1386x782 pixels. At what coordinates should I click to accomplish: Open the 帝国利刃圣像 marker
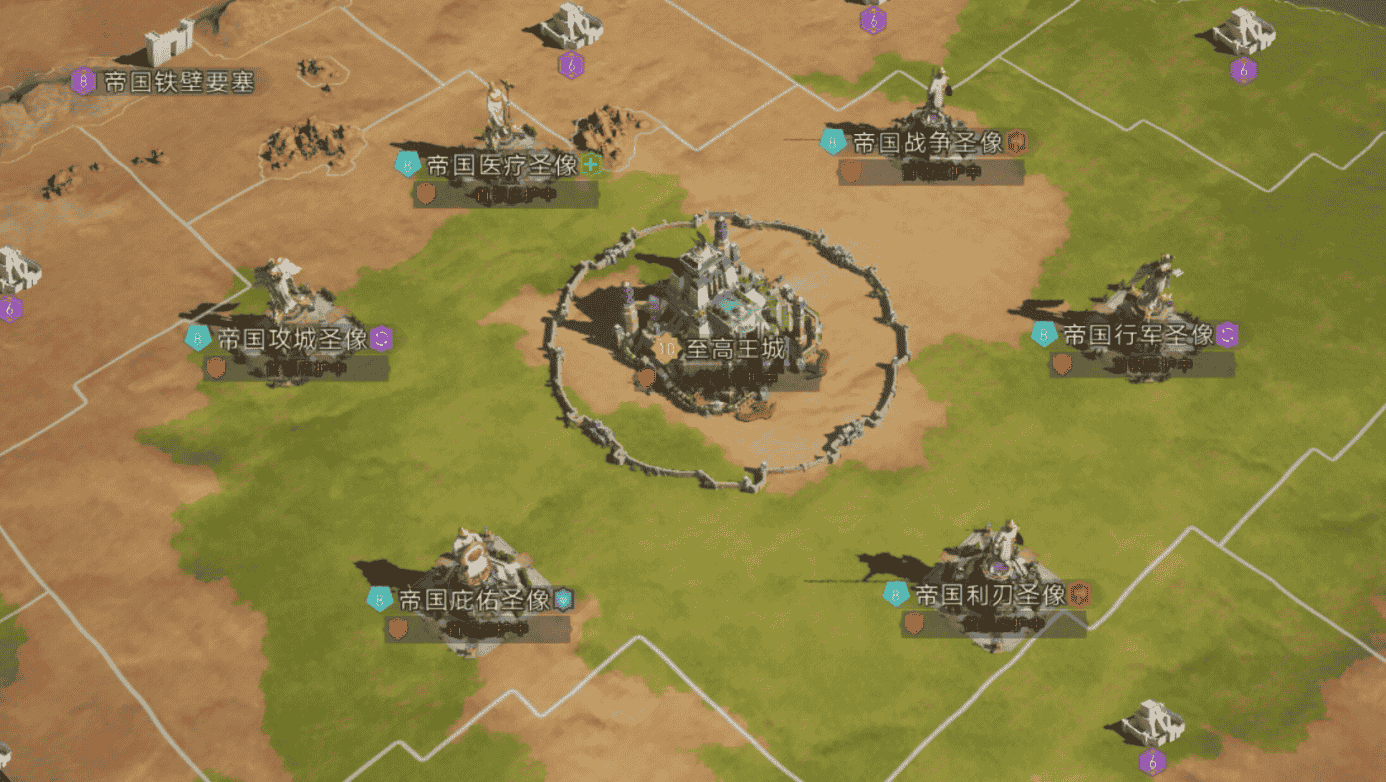click(x=990, y=596)
